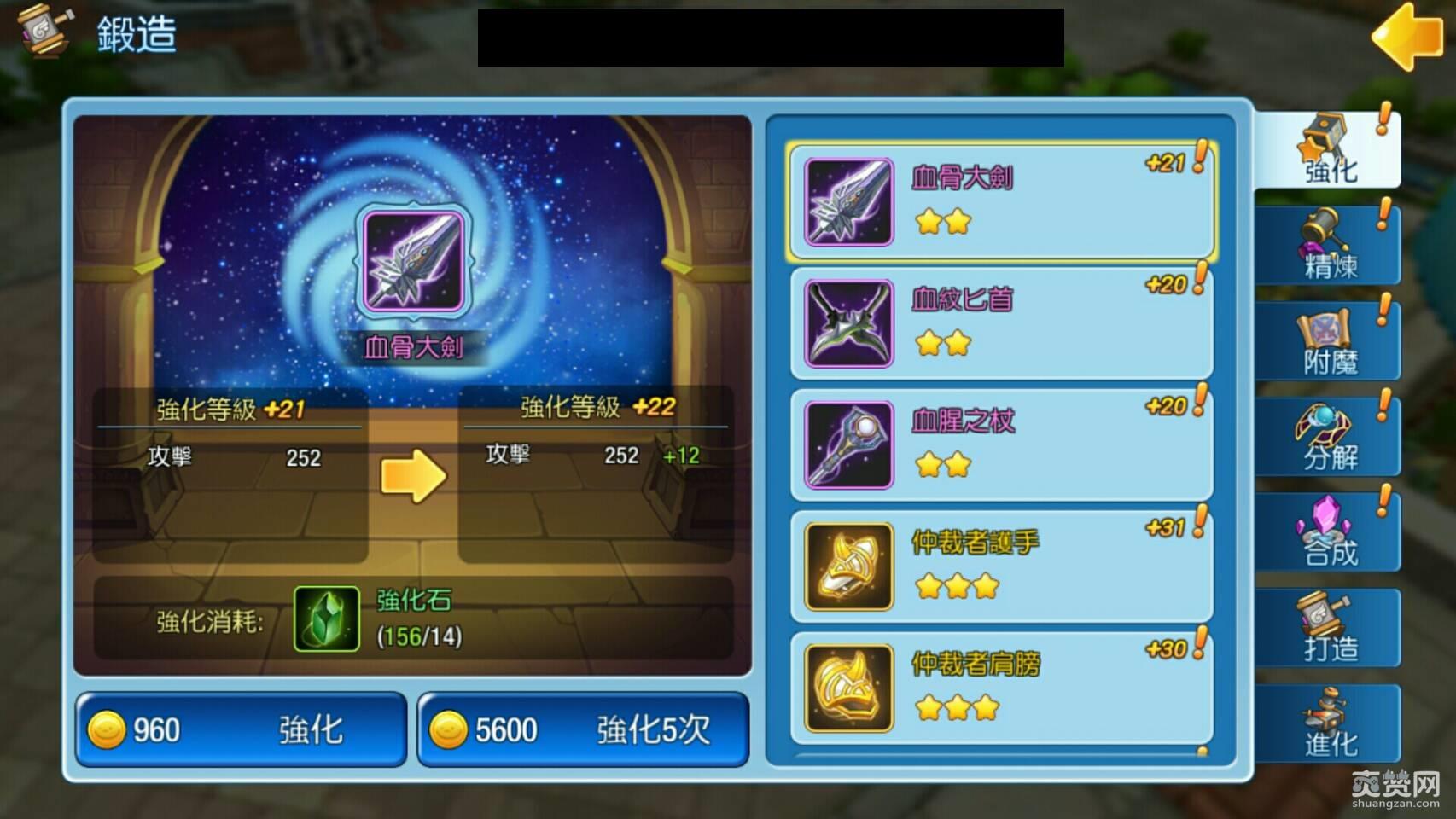This screenshot has width=1456, height=819.
Task: Open the 合成 (Synthesize) crystal icon
Action: [1328, 532]
